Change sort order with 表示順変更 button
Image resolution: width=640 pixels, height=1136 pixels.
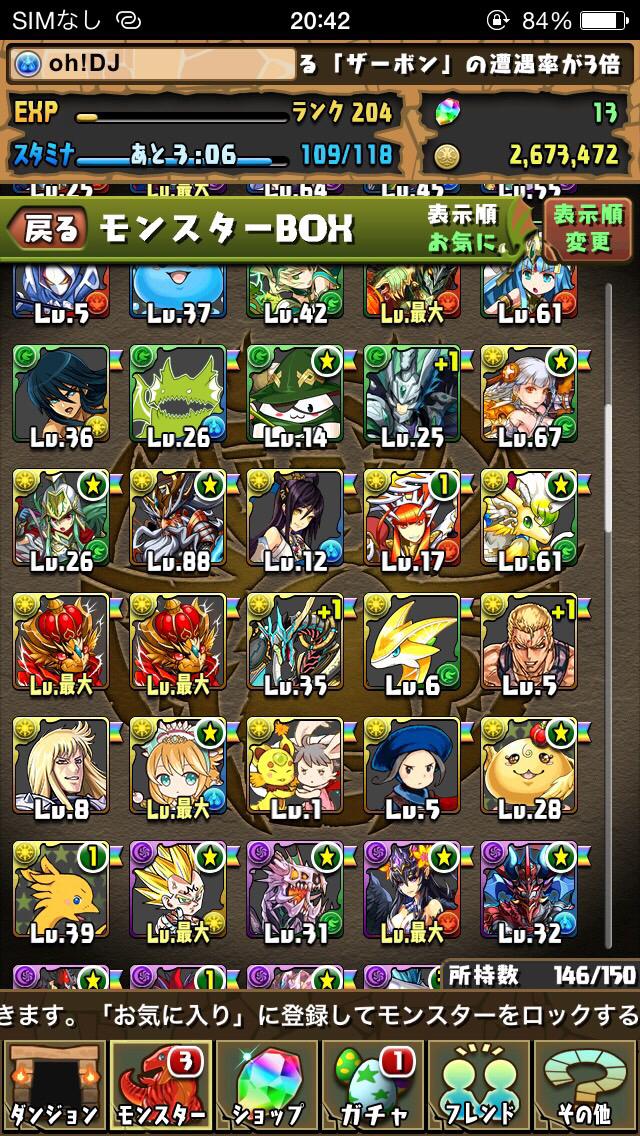point(588,229)
